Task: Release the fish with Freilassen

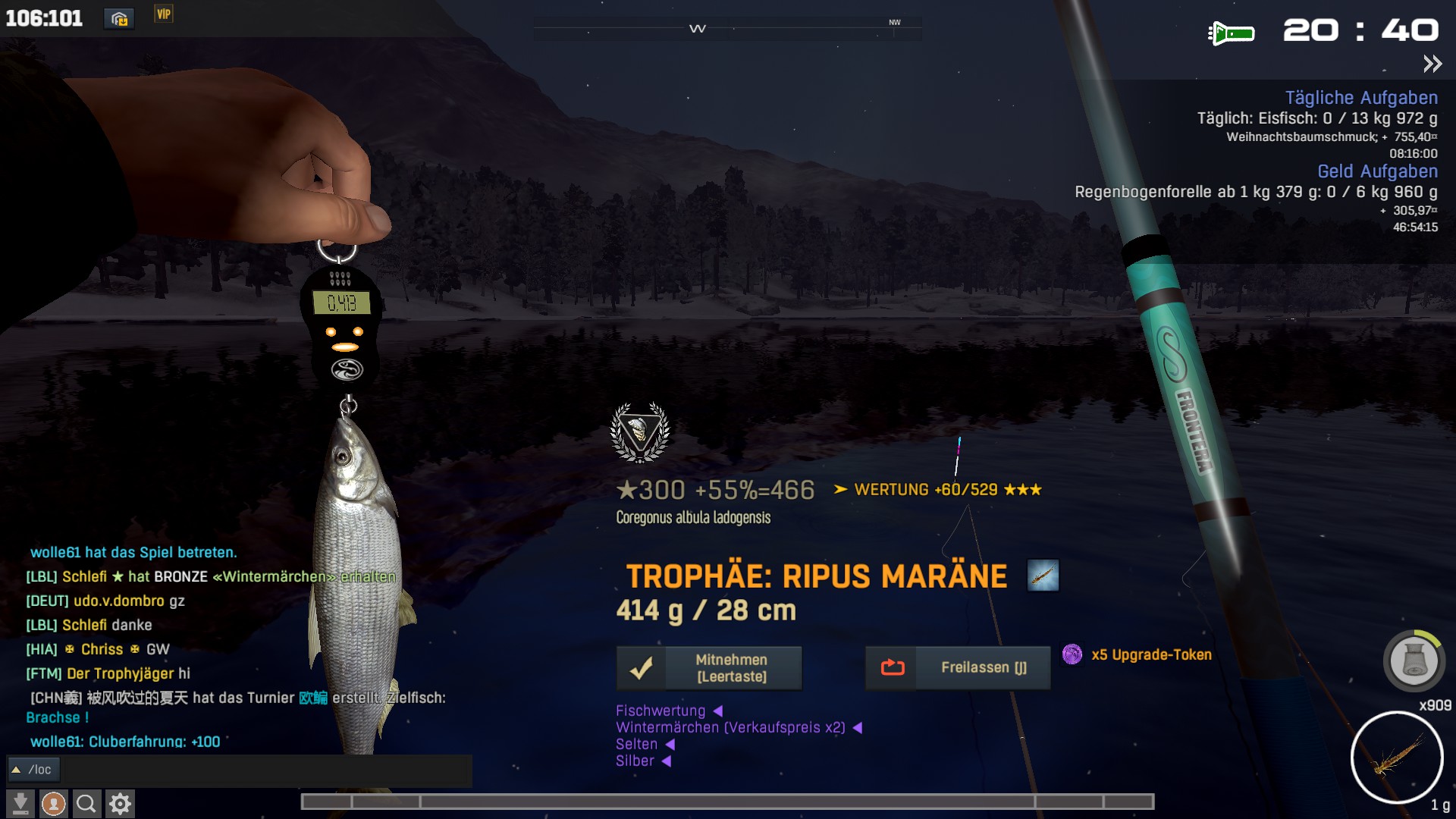Action: 958,668
